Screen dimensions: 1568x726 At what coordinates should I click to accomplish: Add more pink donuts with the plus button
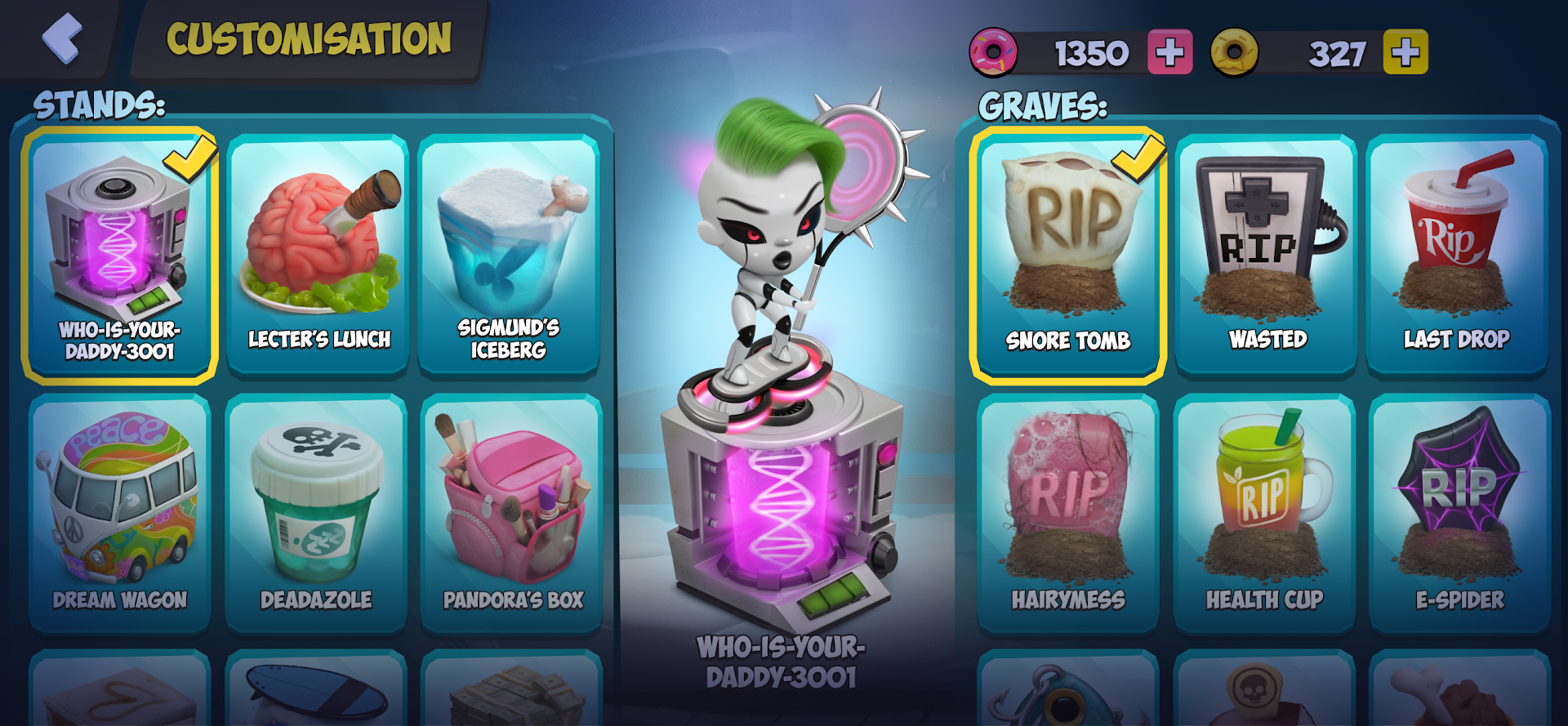pyautogui.click(x=1169, y=53)
